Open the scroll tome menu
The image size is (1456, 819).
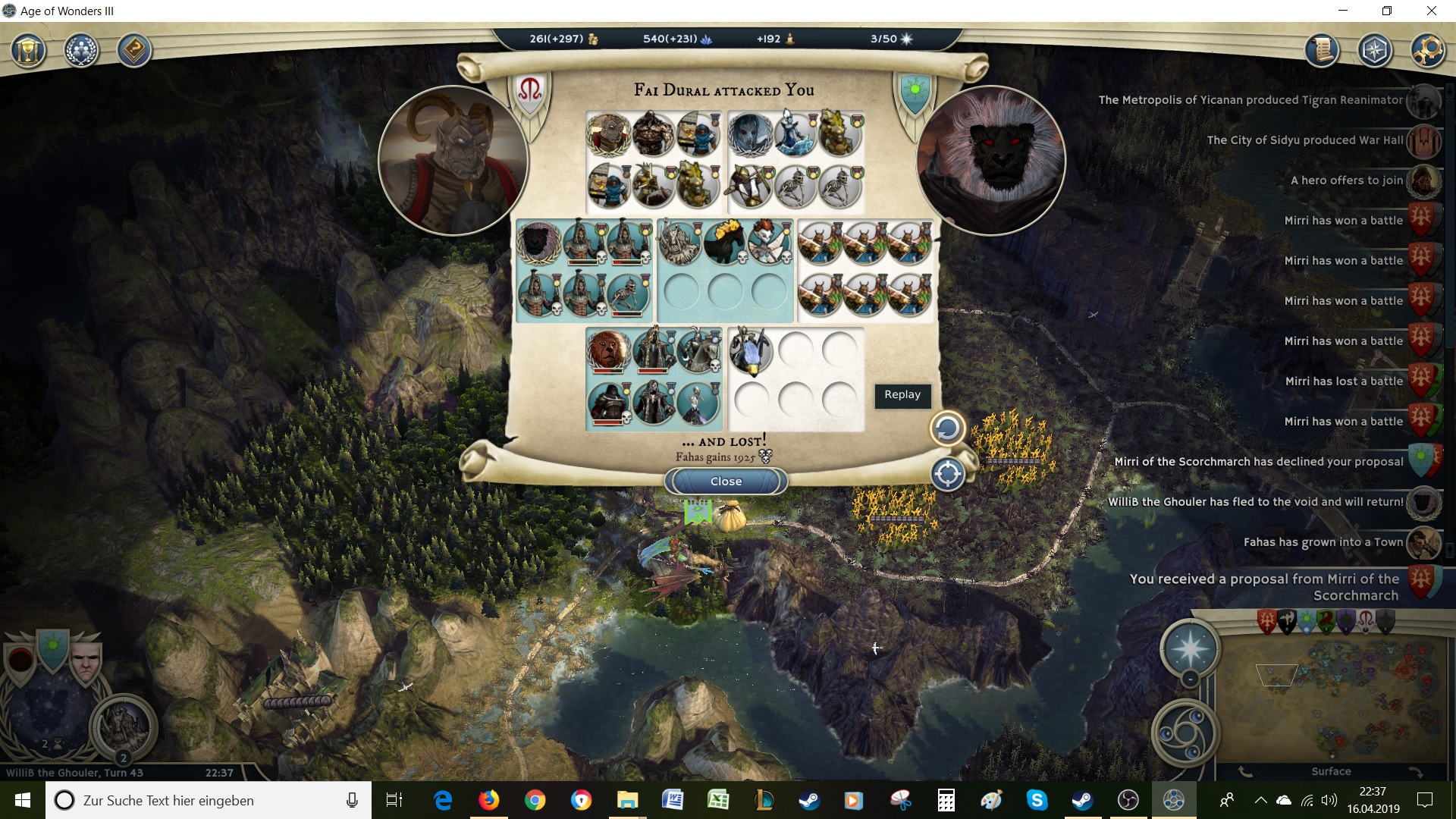pyautogui.click(x=1322, y=52)
